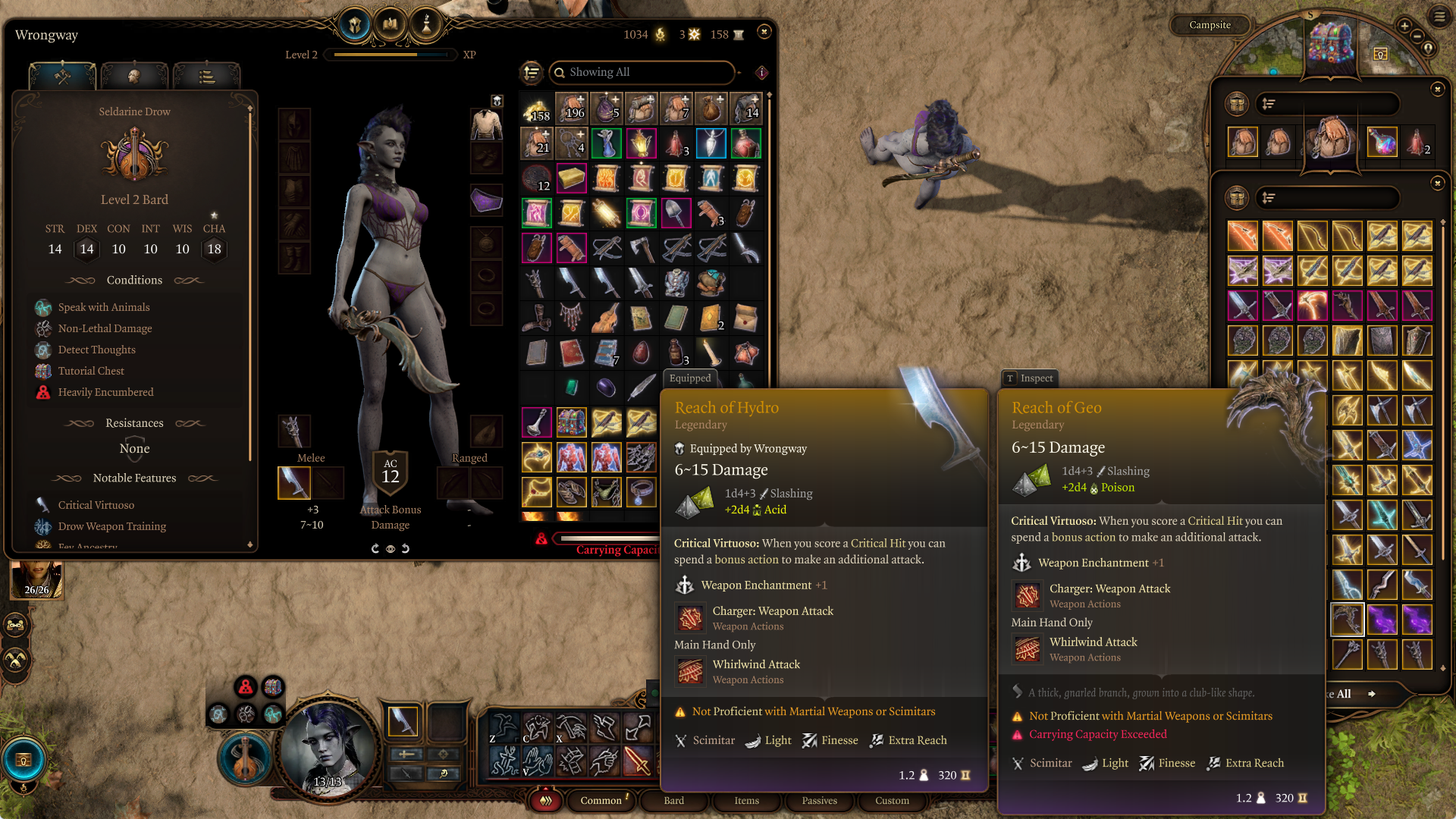Open the inventory sort options button
Viewport: 1456px width, 819px height.
point(532,73)
